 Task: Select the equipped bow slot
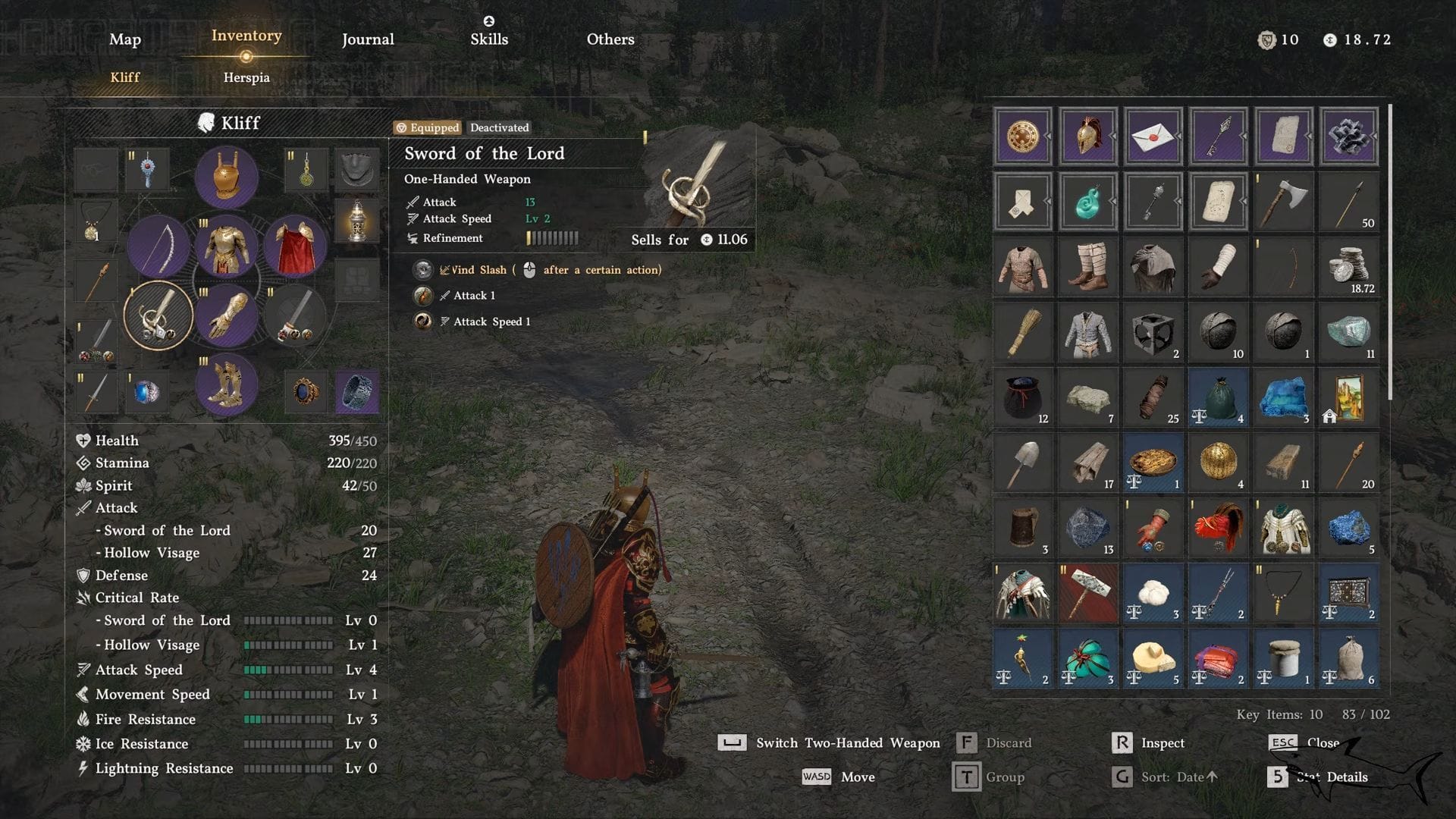[x=158, y=246]
